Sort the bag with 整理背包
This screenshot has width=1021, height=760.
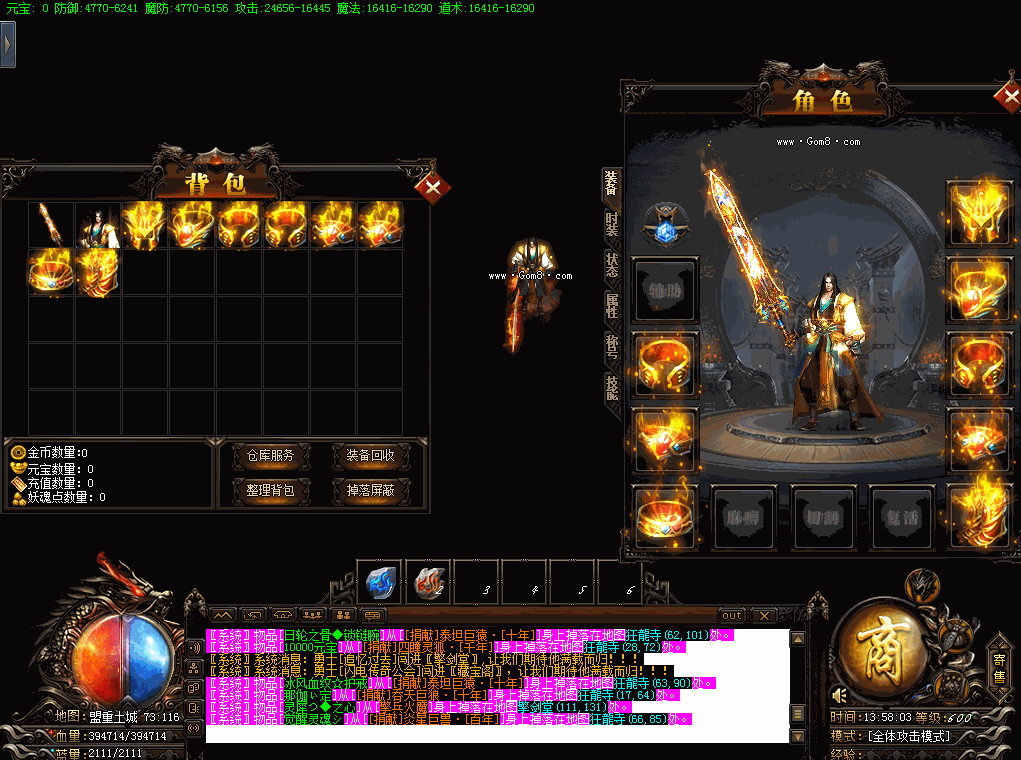tap(270, 490)
